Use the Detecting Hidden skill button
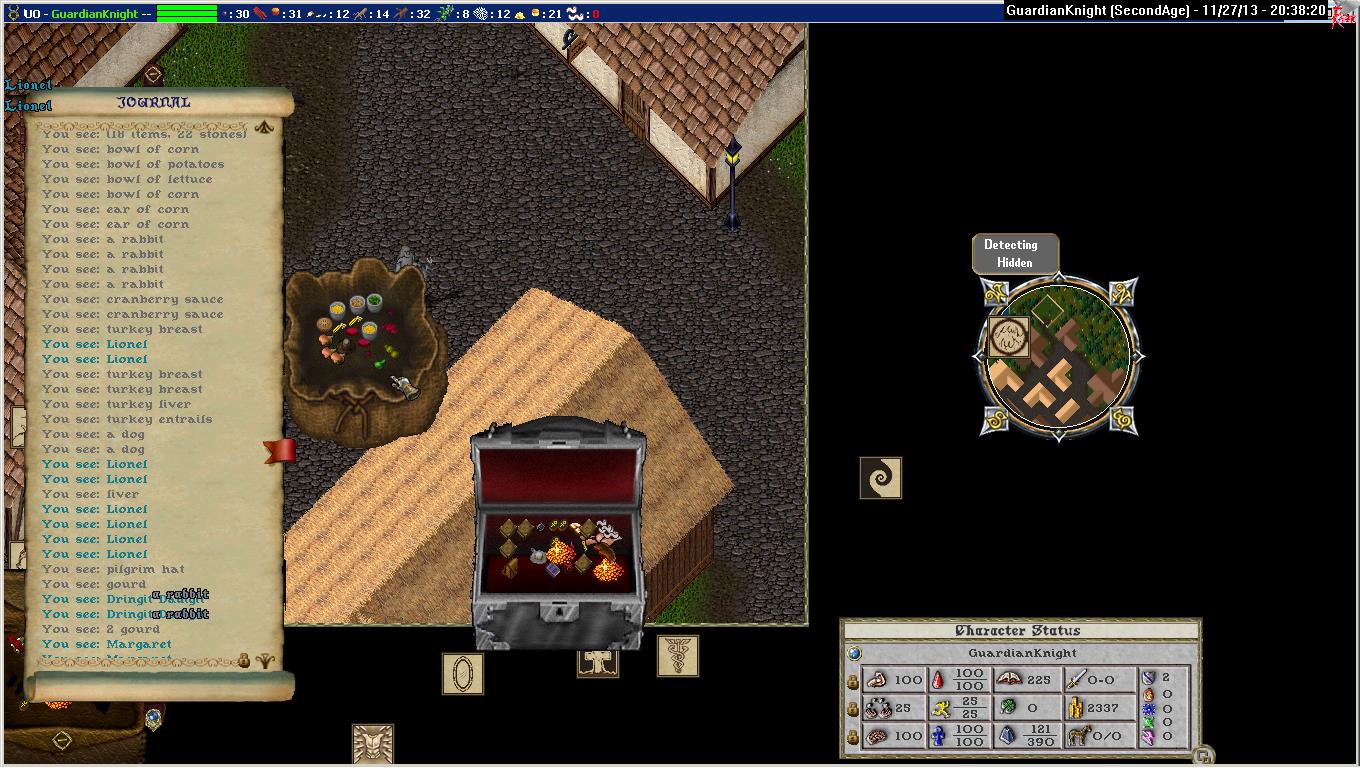 click(1014, 254)
